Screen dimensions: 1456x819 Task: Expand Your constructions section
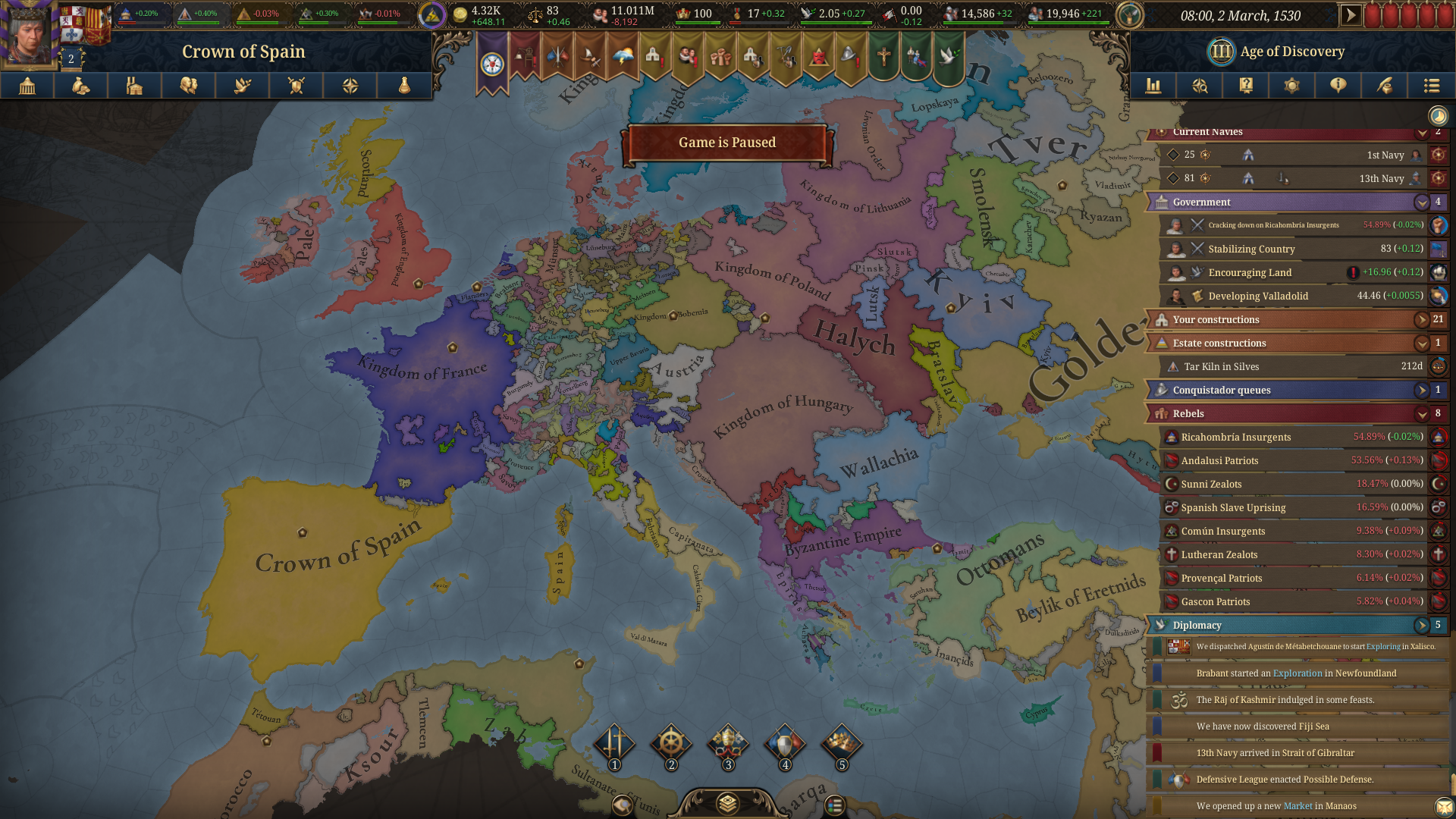1422,320
